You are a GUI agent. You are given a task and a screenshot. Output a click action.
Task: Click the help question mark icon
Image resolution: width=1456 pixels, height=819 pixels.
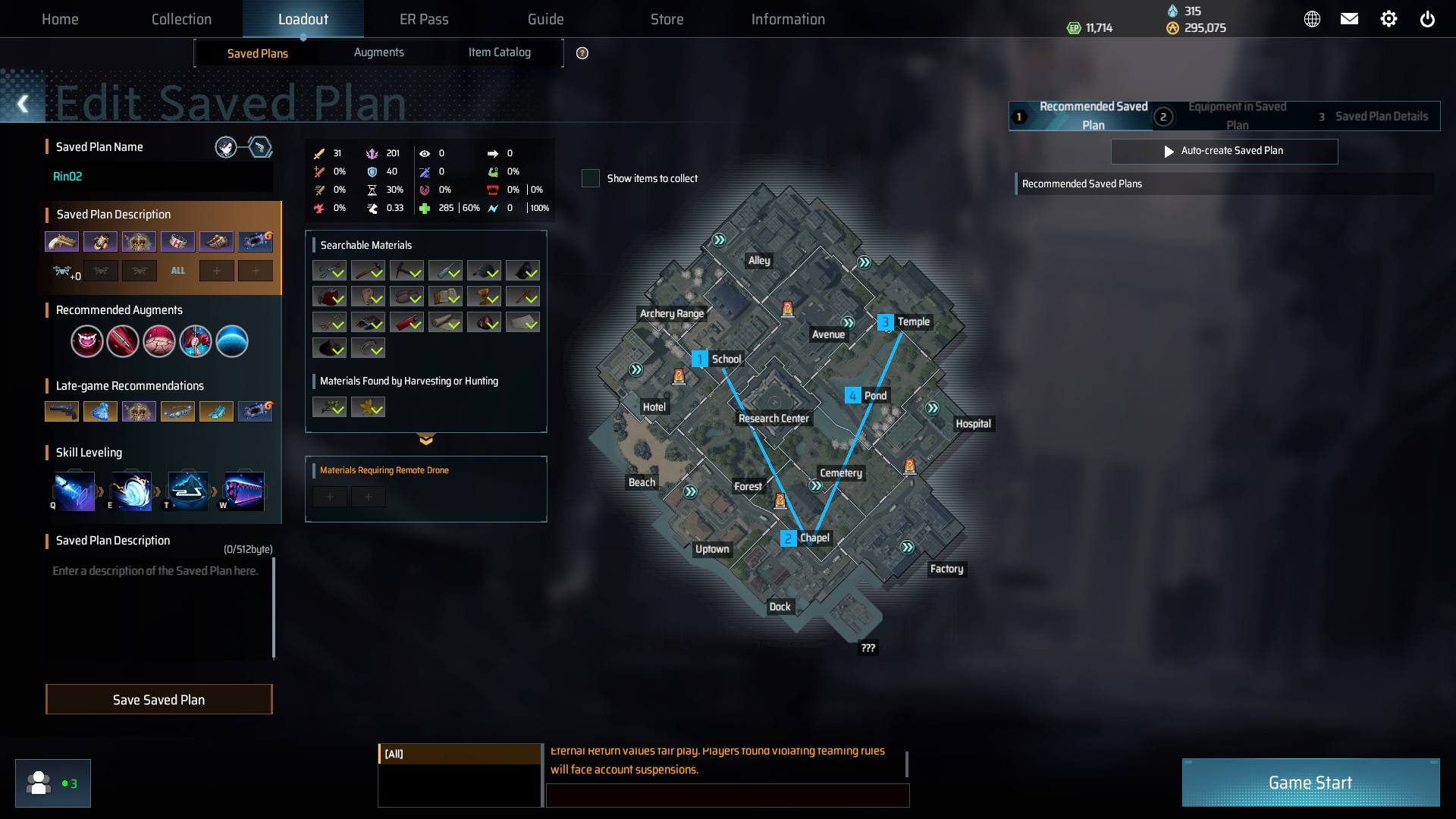click(x=582, y=53)
